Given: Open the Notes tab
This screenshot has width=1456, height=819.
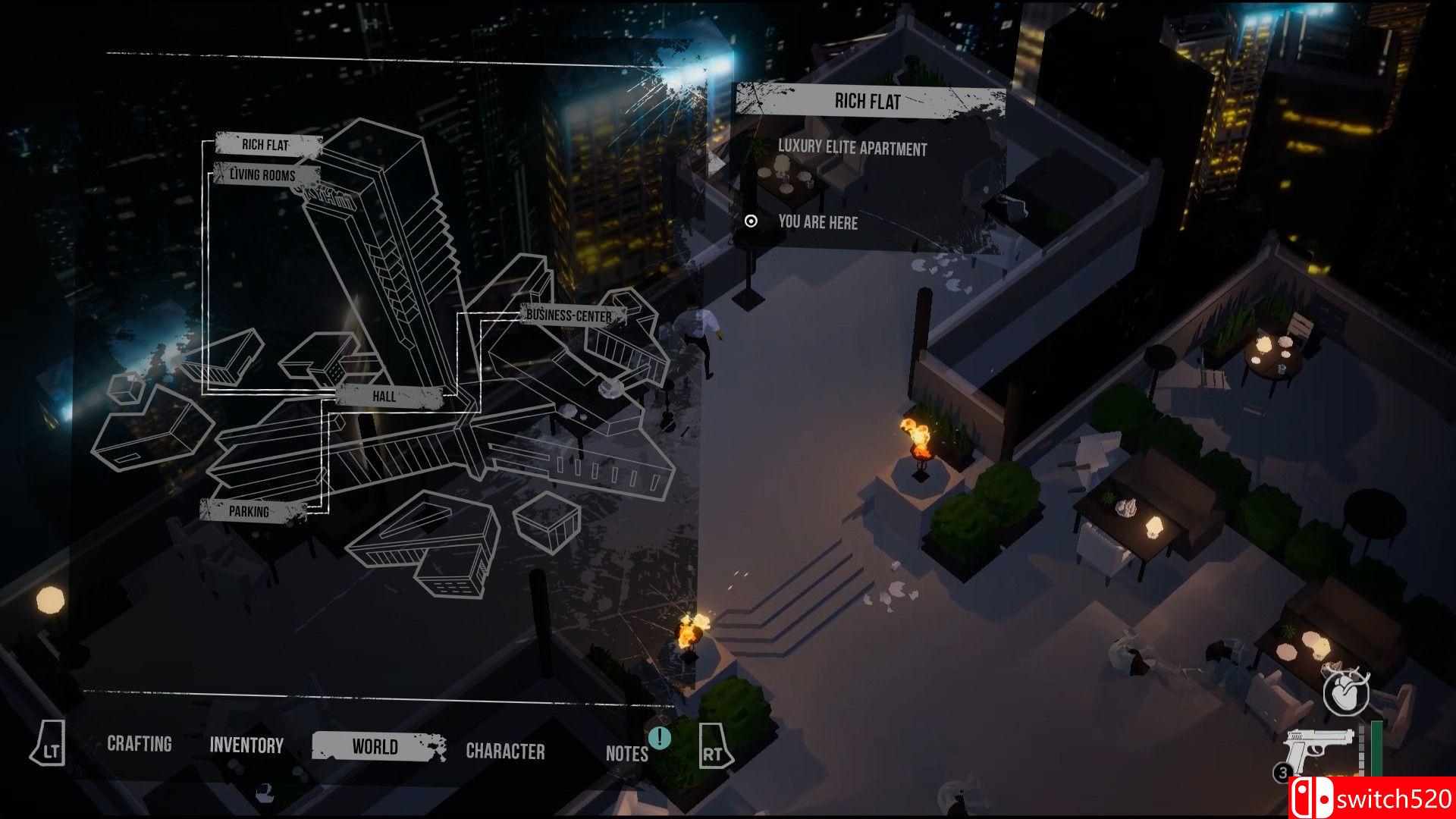Looking at the screenshot, I should click(626, 754).
